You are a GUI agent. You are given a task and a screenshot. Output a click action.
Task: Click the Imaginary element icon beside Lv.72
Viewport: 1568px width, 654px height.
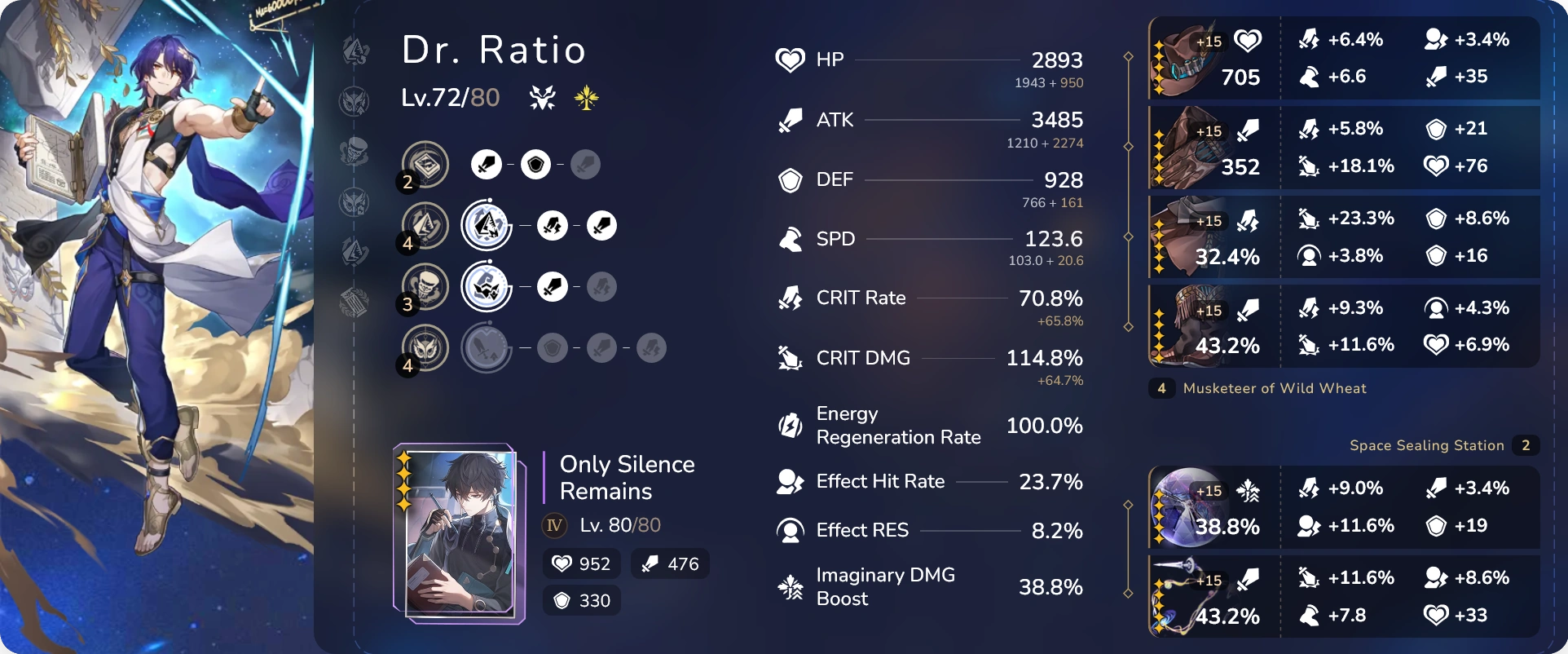[x=587, y=98]
